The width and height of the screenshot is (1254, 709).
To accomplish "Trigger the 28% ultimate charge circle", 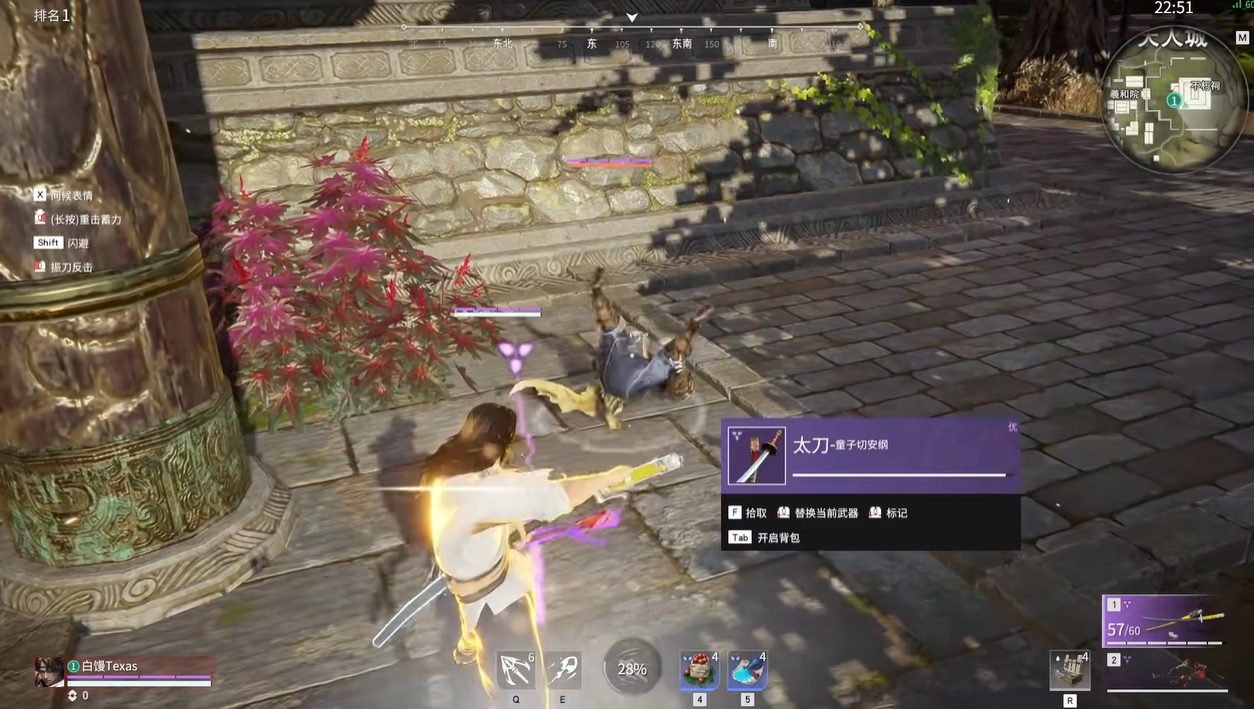I will pyautogui.click(x=632, y=668).
